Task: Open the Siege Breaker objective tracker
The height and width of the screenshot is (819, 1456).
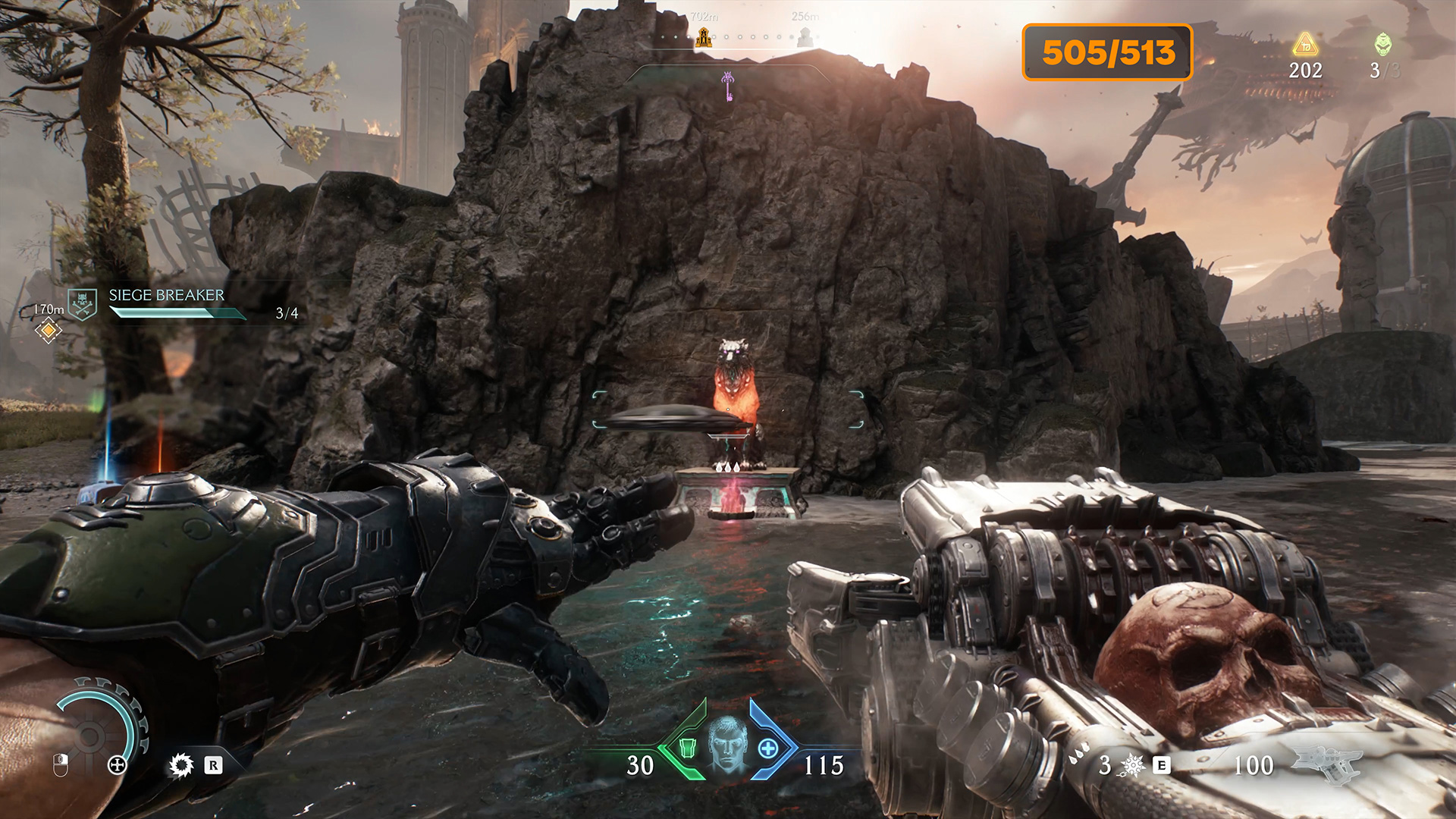Action: (x=166, y=296)
